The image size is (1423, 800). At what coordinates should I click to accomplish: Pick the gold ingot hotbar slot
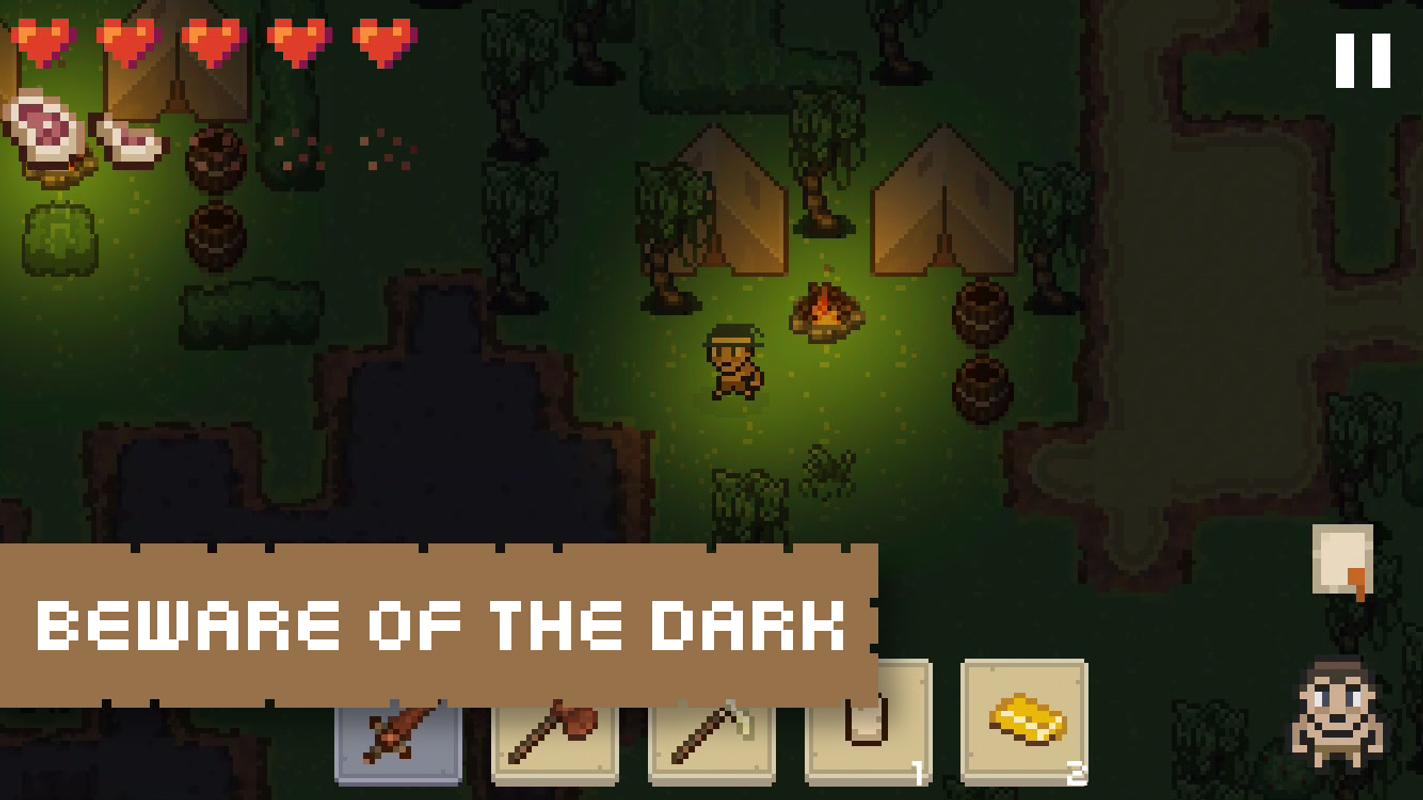1024,723
